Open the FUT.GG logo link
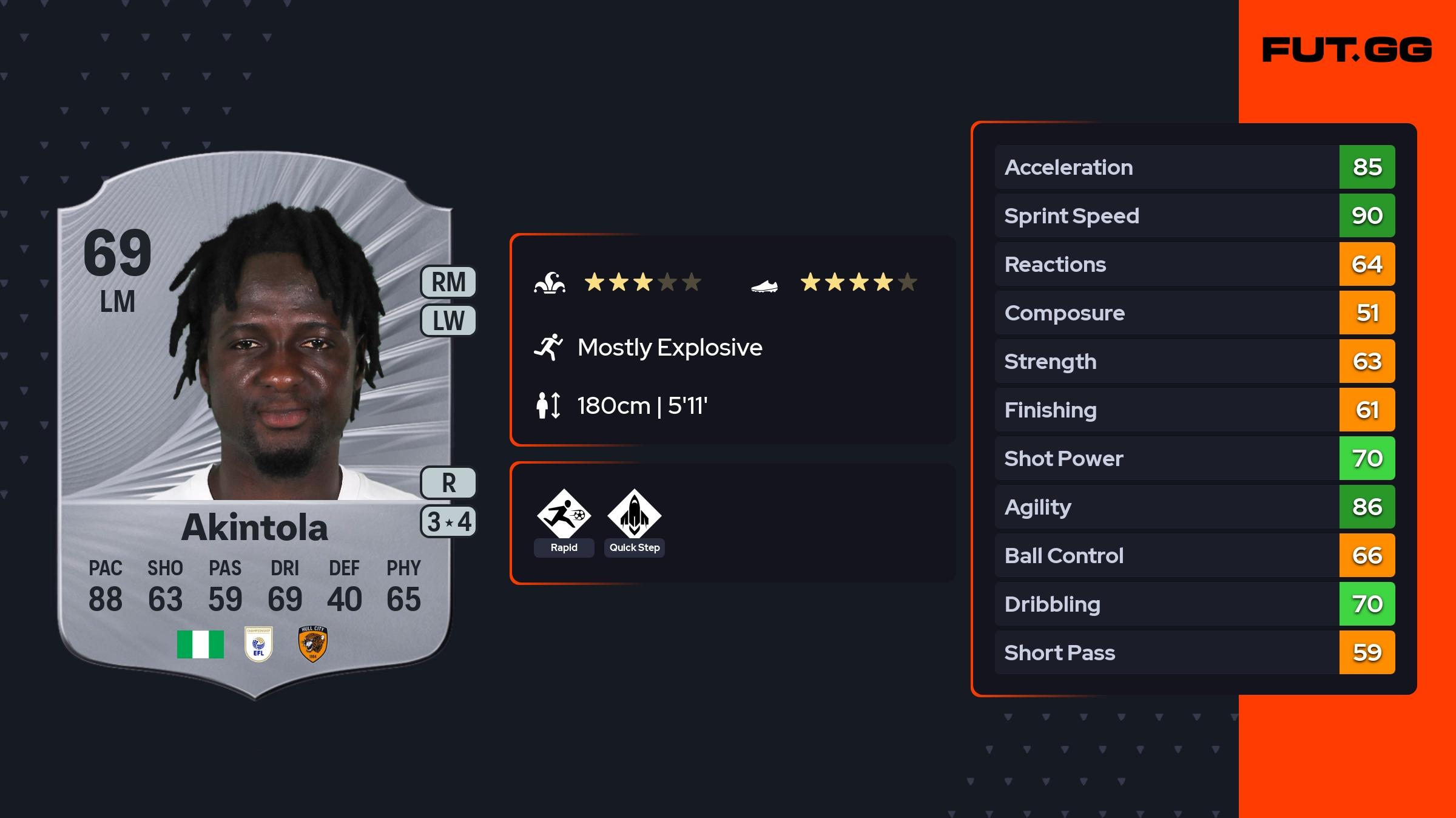Screen dimensions: 1456x818 point(1347,50)
